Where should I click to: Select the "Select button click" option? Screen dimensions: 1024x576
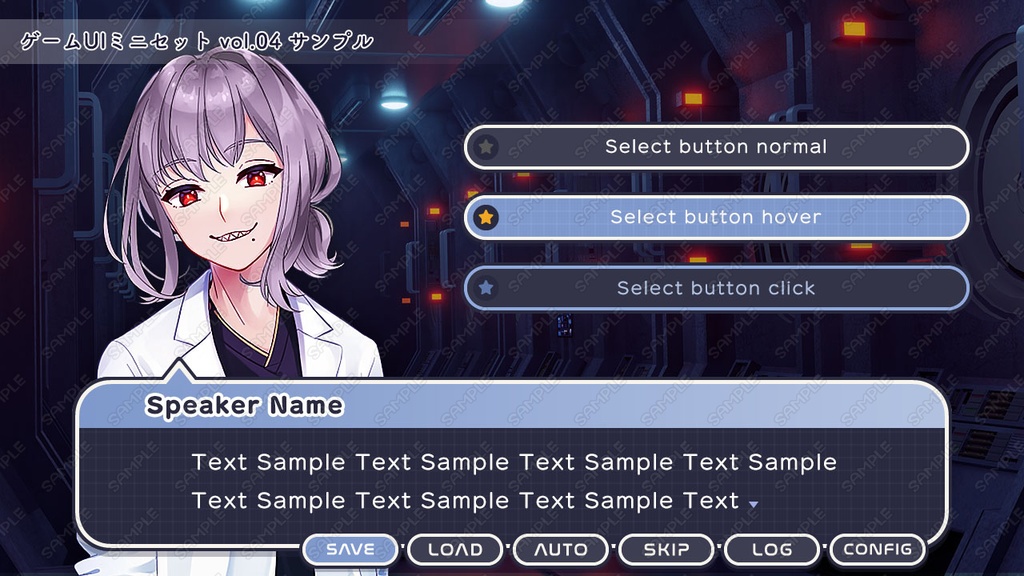coord(716,288)
